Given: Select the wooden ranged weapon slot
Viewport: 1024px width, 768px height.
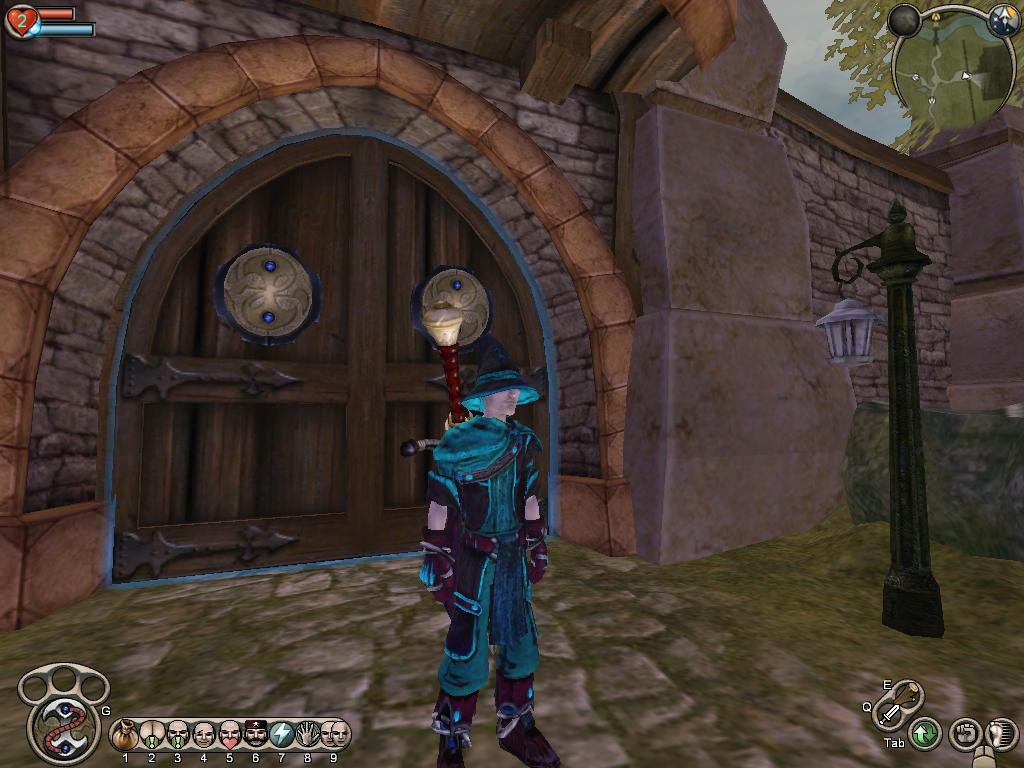Looking at the screenshot, I should click(907, 695).
